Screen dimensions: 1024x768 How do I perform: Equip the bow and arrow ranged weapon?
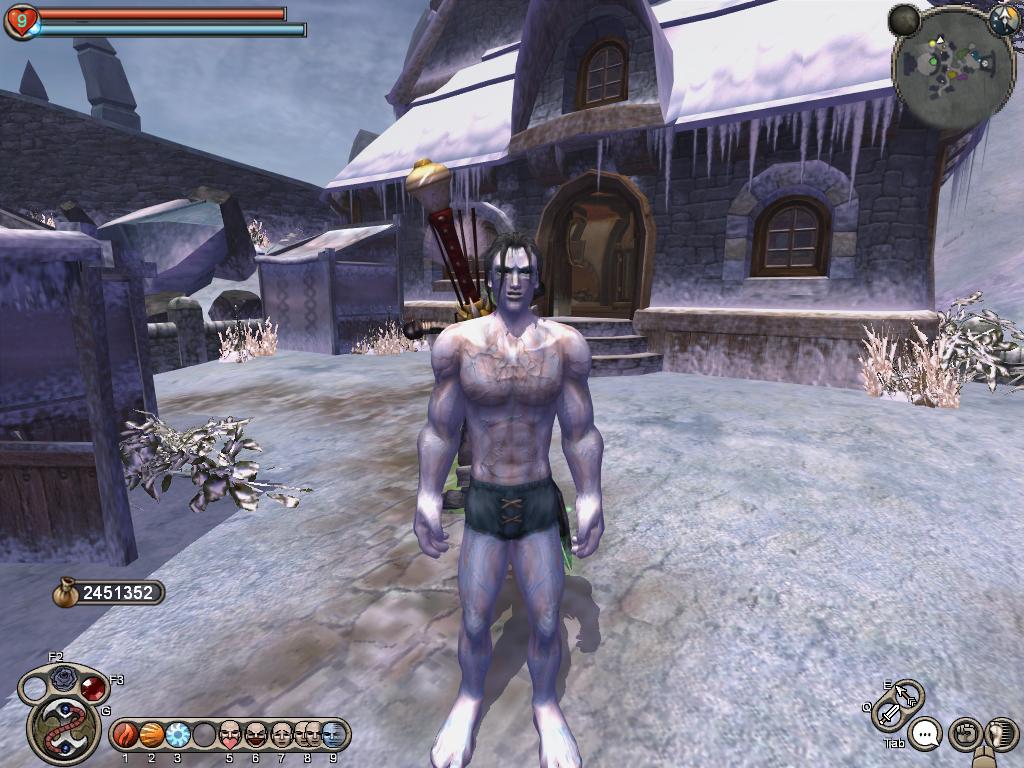[908, 693]
